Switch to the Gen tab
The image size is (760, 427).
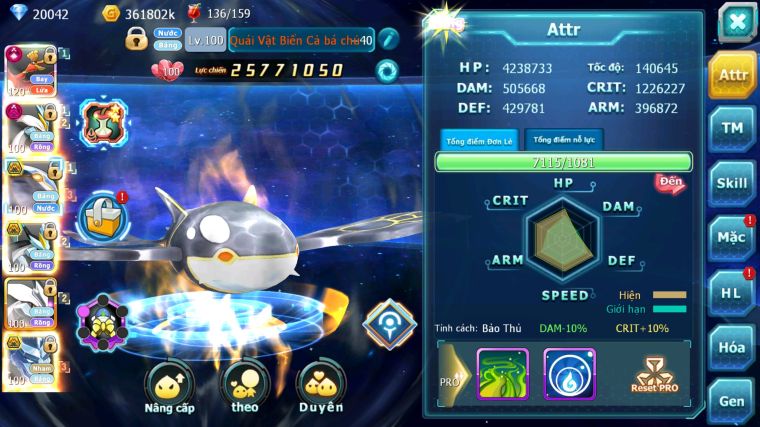[x=732, y=400]
